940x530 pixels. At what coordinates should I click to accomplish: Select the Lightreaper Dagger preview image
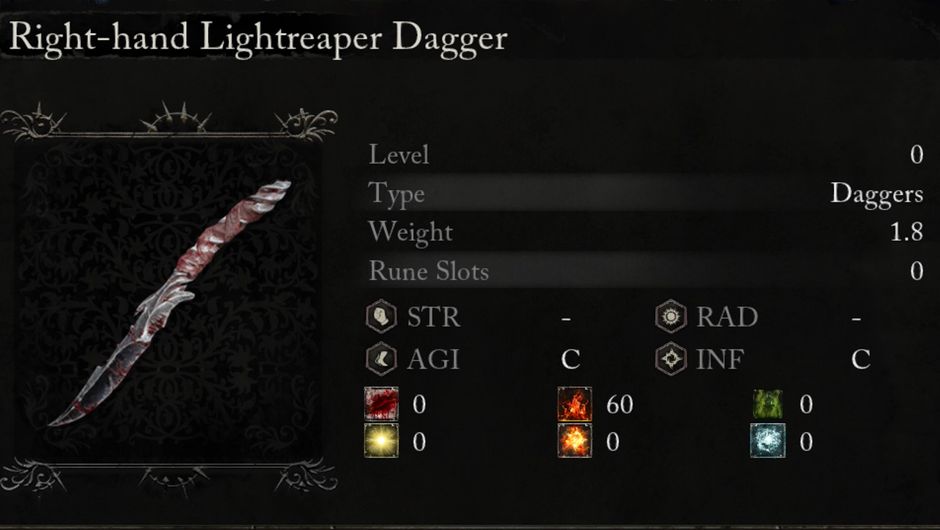[x=169, y=302]
